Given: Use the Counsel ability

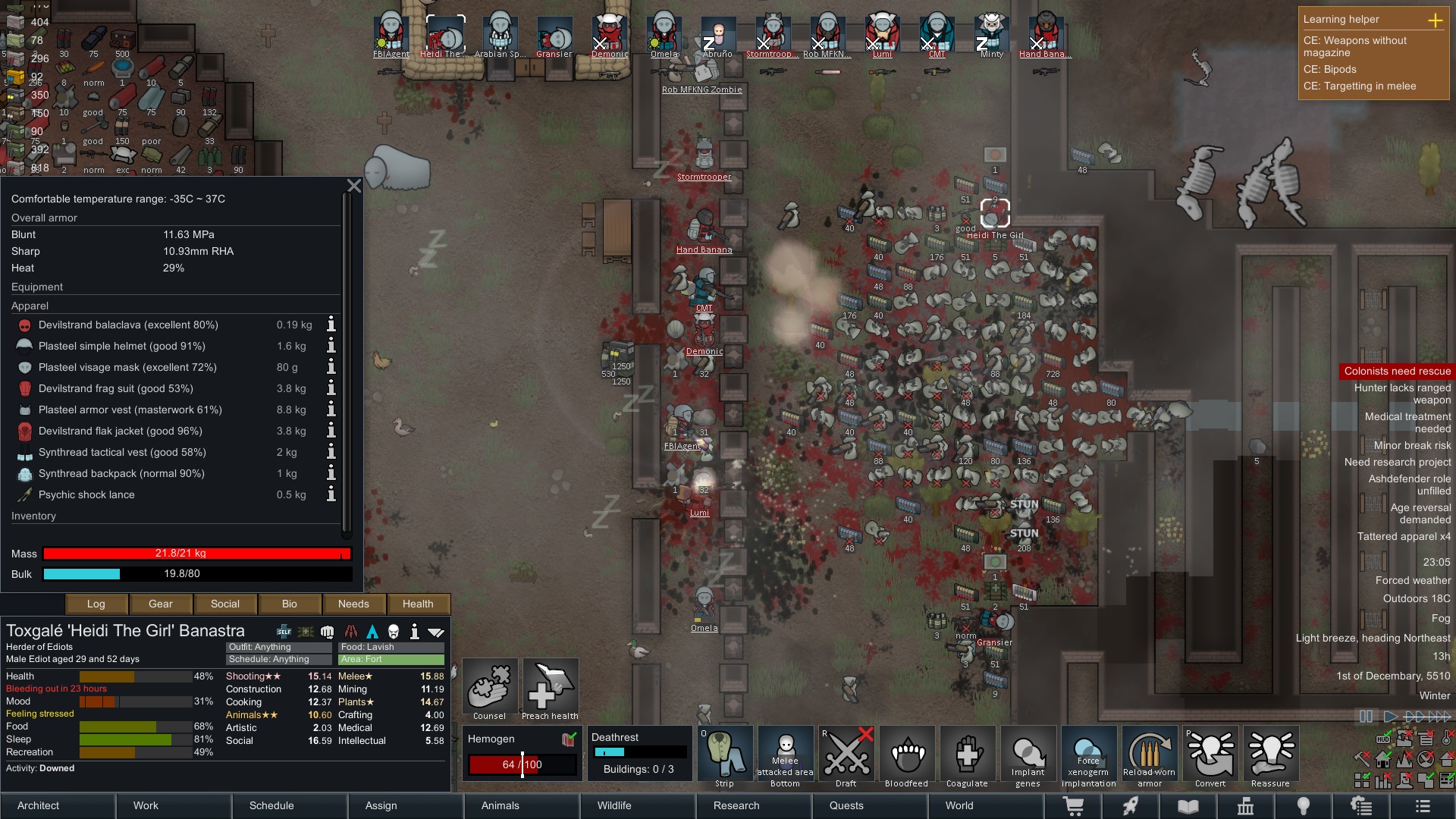Looking at the screenshot, I should [490, 686].
